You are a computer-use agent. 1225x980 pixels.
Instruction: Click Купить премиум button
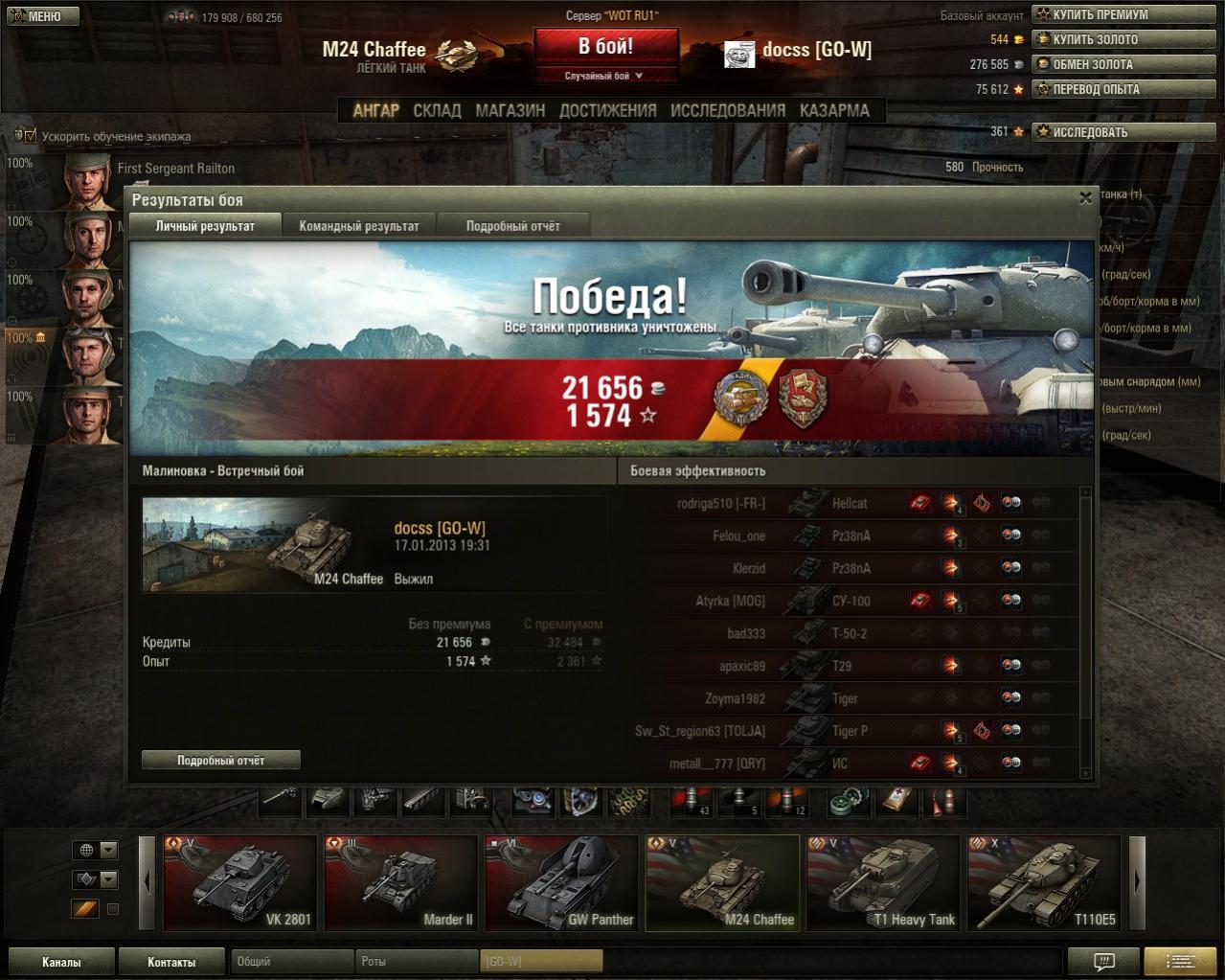tap(1125, 14)
